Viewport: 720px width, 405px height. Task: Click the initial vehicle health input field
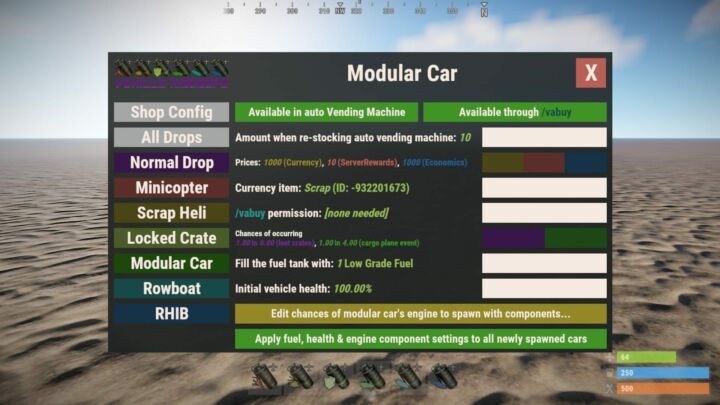pos(544,288)
